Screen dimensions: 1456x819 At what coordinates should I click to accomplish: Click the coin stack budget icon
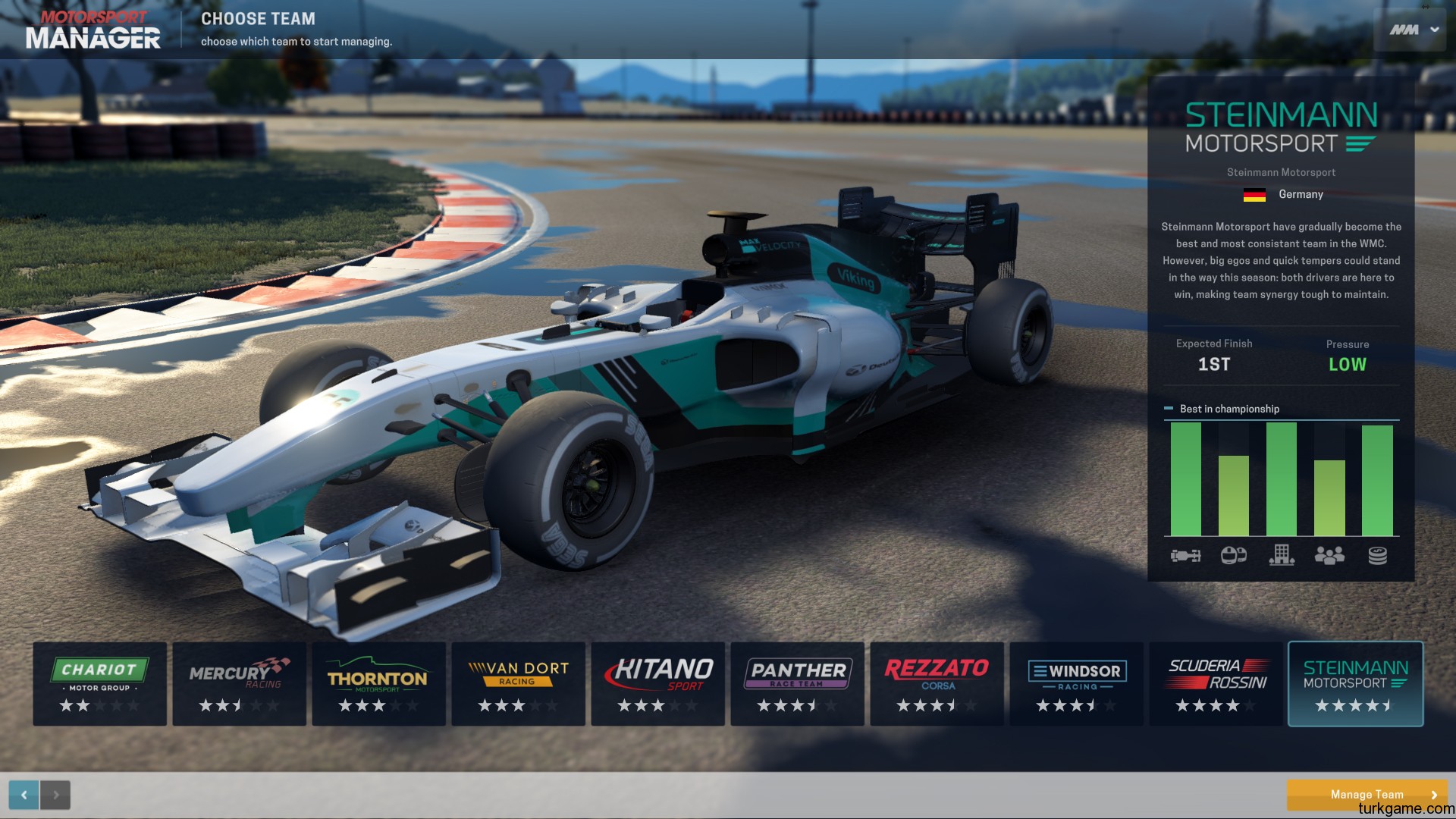point(1377,556)
